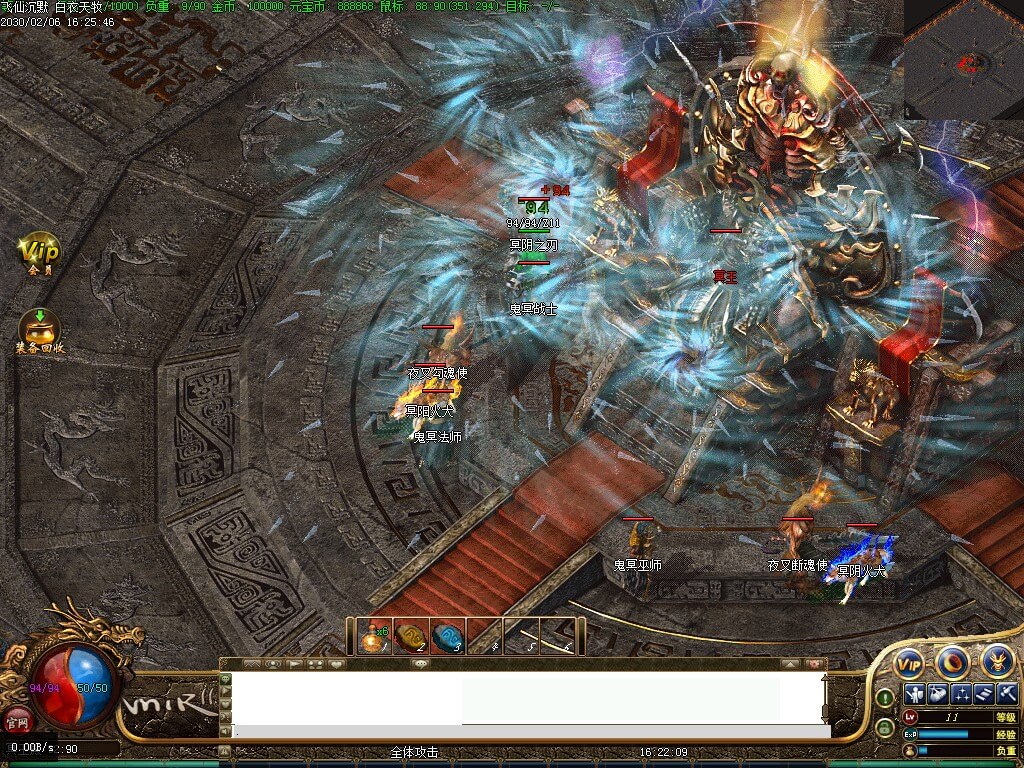Open the gold VIP 会员 membership icon
The width and height of the screenshot is (1024, 768).
(x=41, y=250)
